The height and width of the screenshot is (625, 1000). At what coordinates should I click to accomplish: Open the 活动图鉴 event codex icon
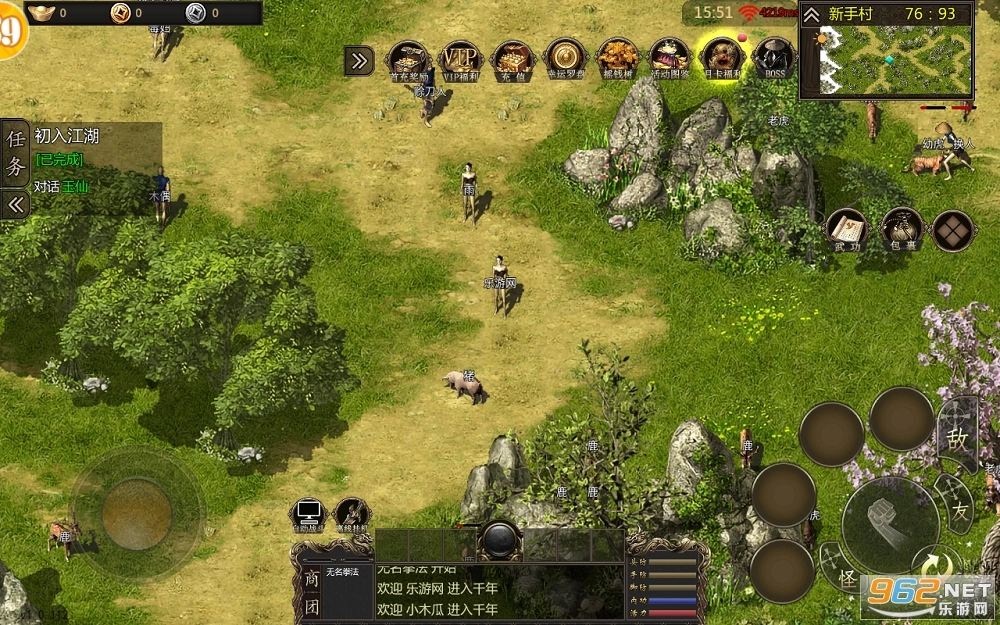[669, 59]
